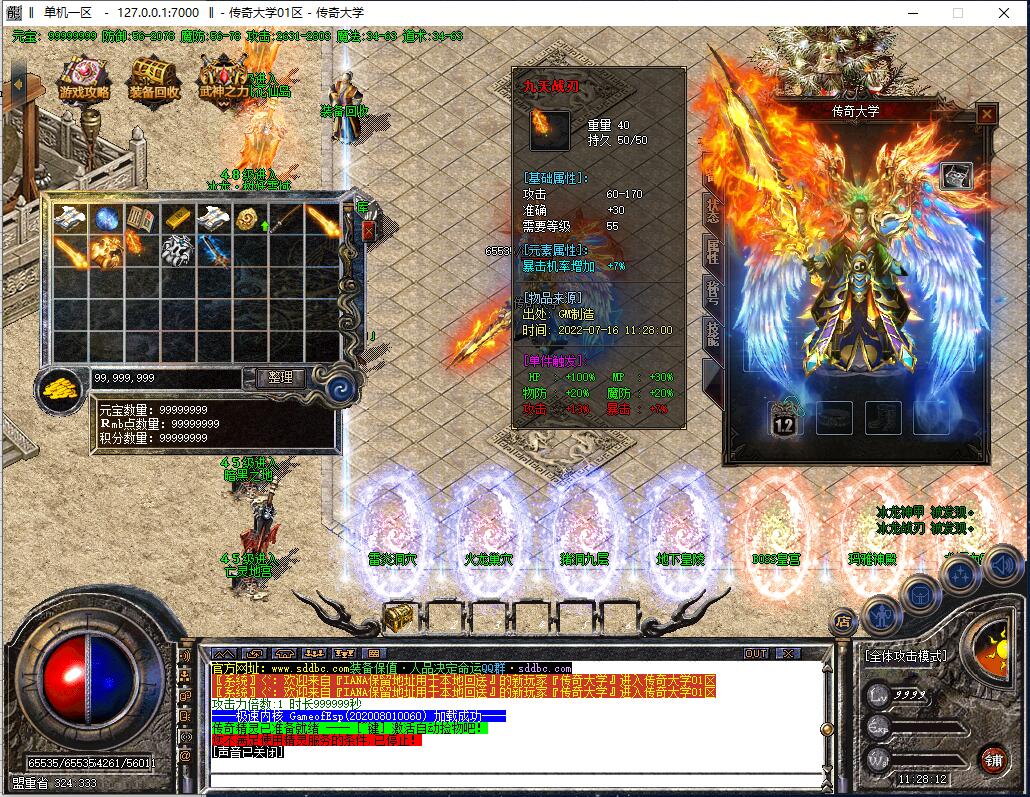Viewport: 1030px width, 797px height.
Task: Close the game window
Action: tap(1003, 13)
